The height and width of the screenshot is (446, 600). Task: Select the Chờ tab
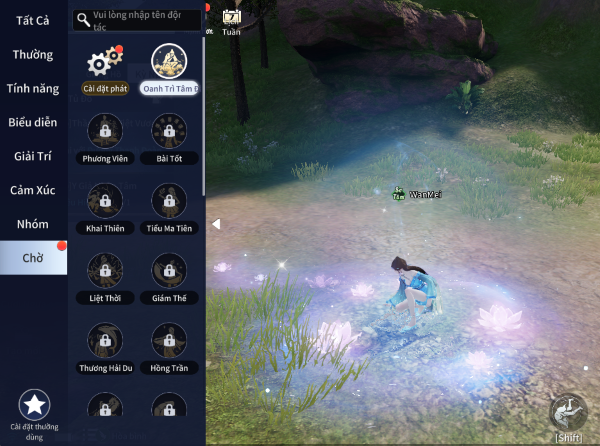click(x=33, y=258)
